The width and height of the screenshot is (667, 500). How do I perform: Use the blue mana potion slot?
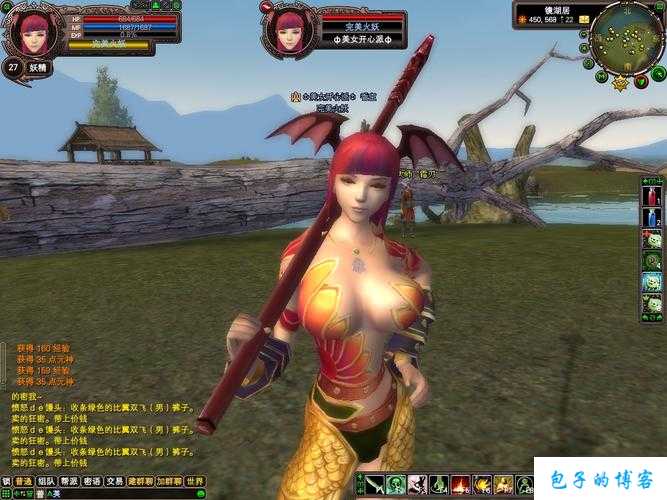pos(652,217)
